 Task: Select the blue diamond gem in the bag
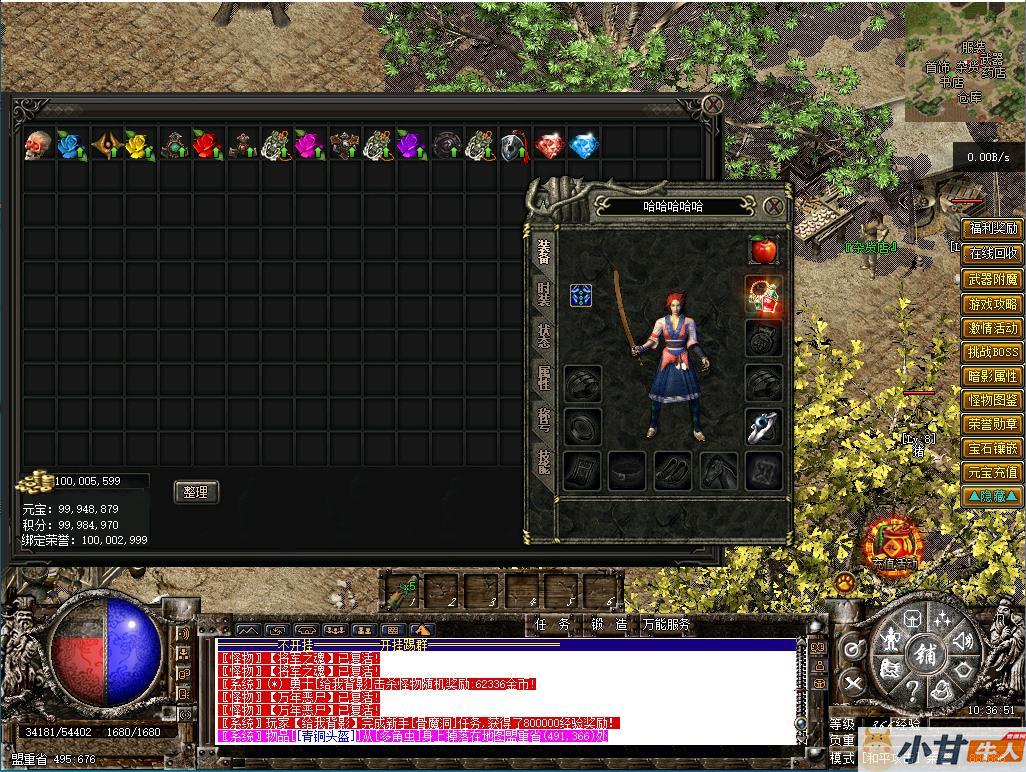tap(583, 145)
